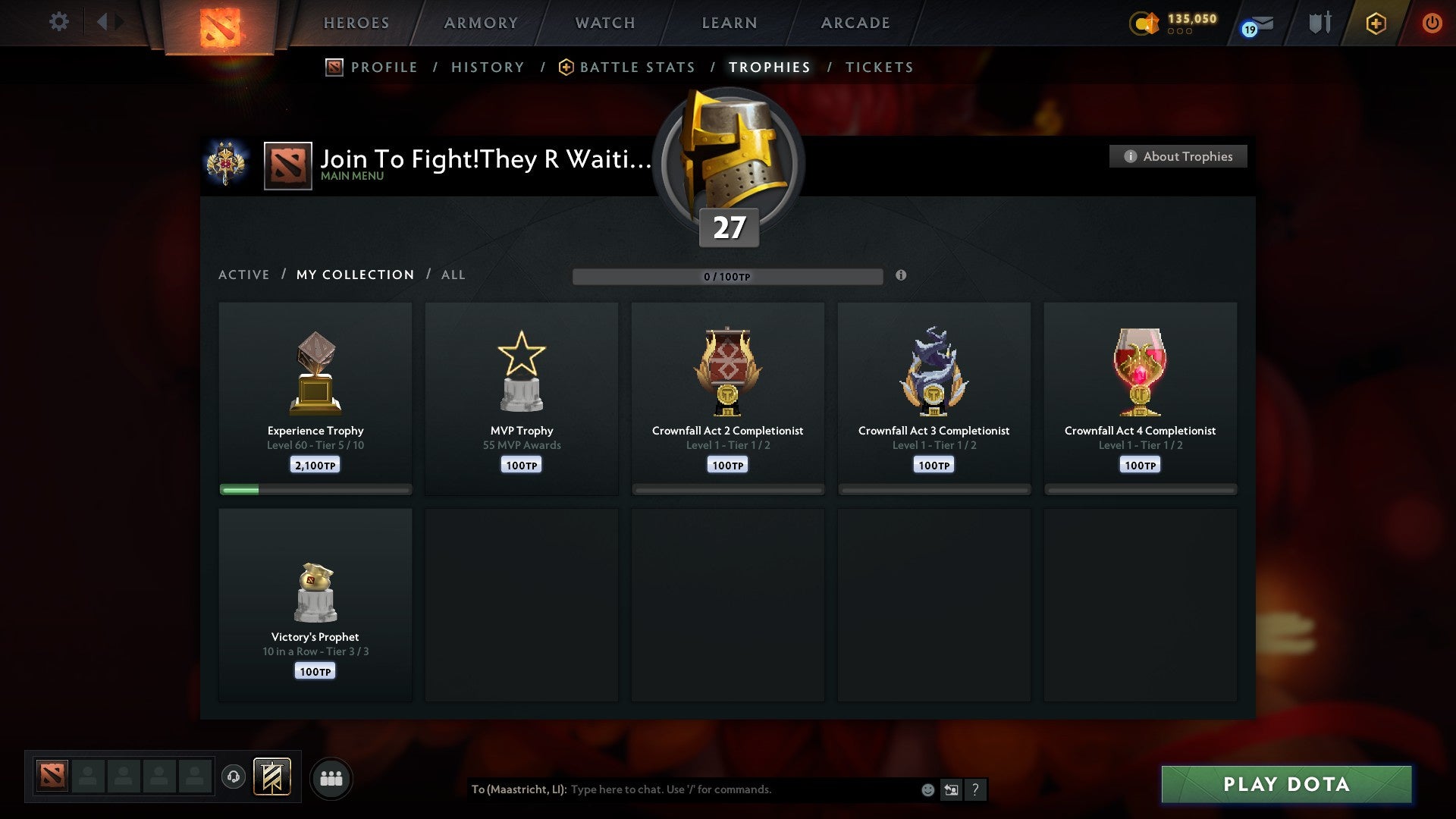Open the Tickets tab
The image size is (1456, 819).
pos(879,67)
